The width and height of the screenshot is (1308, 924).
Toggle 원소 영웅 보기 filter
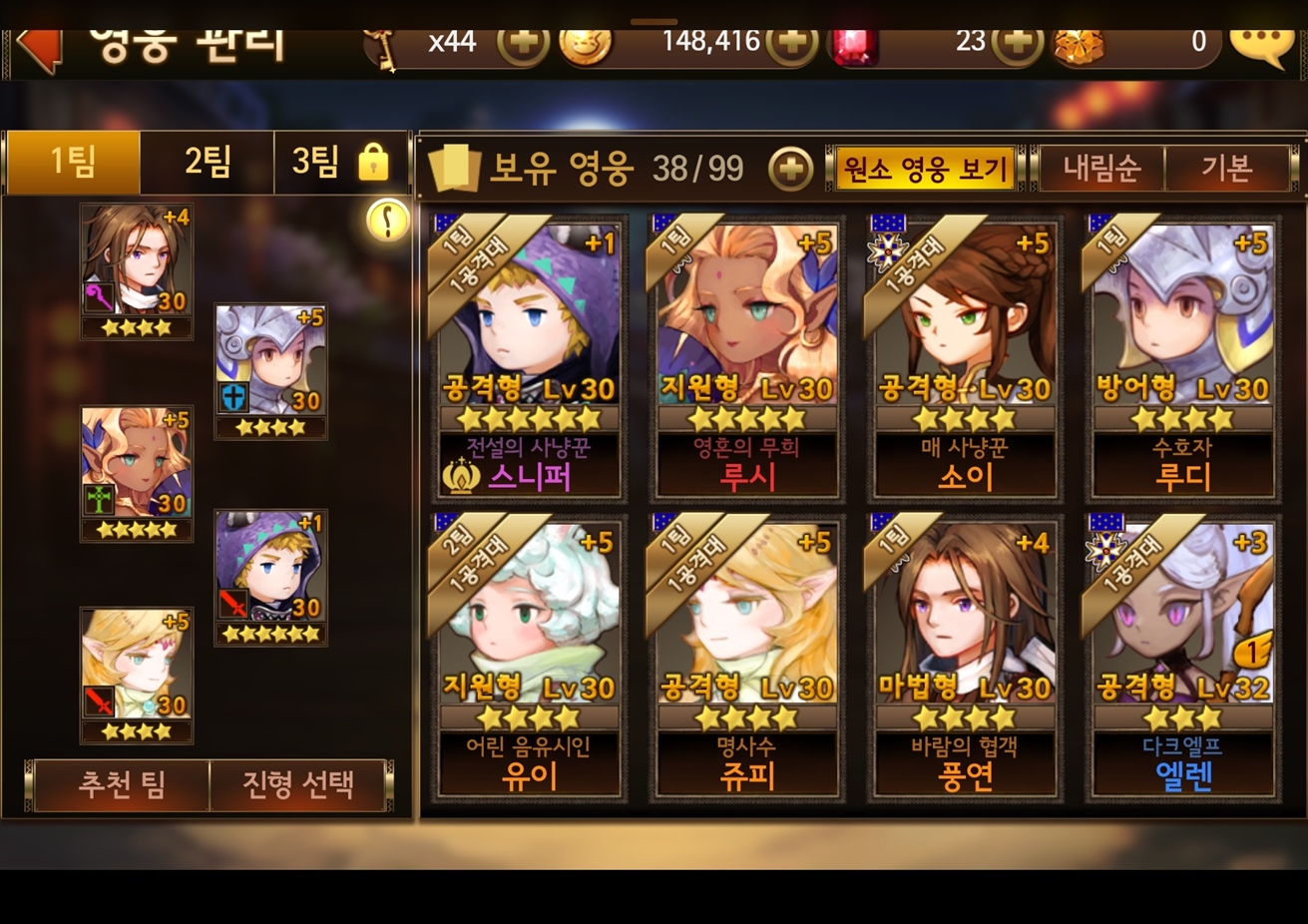coord(924,169)
